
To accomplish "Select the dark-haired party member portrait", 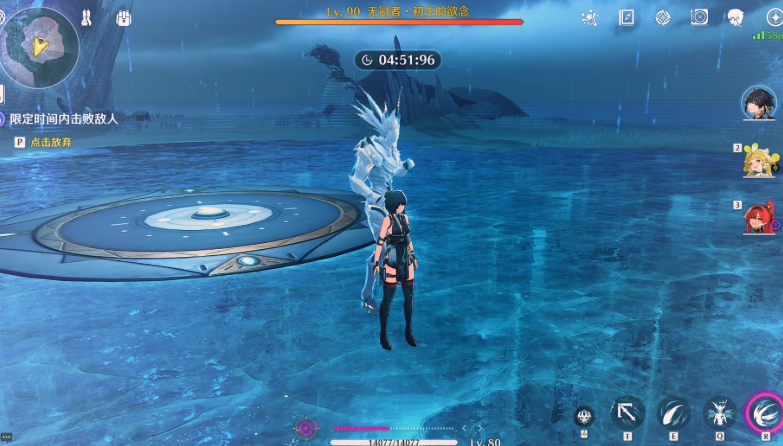I will (x=759, y=102).
